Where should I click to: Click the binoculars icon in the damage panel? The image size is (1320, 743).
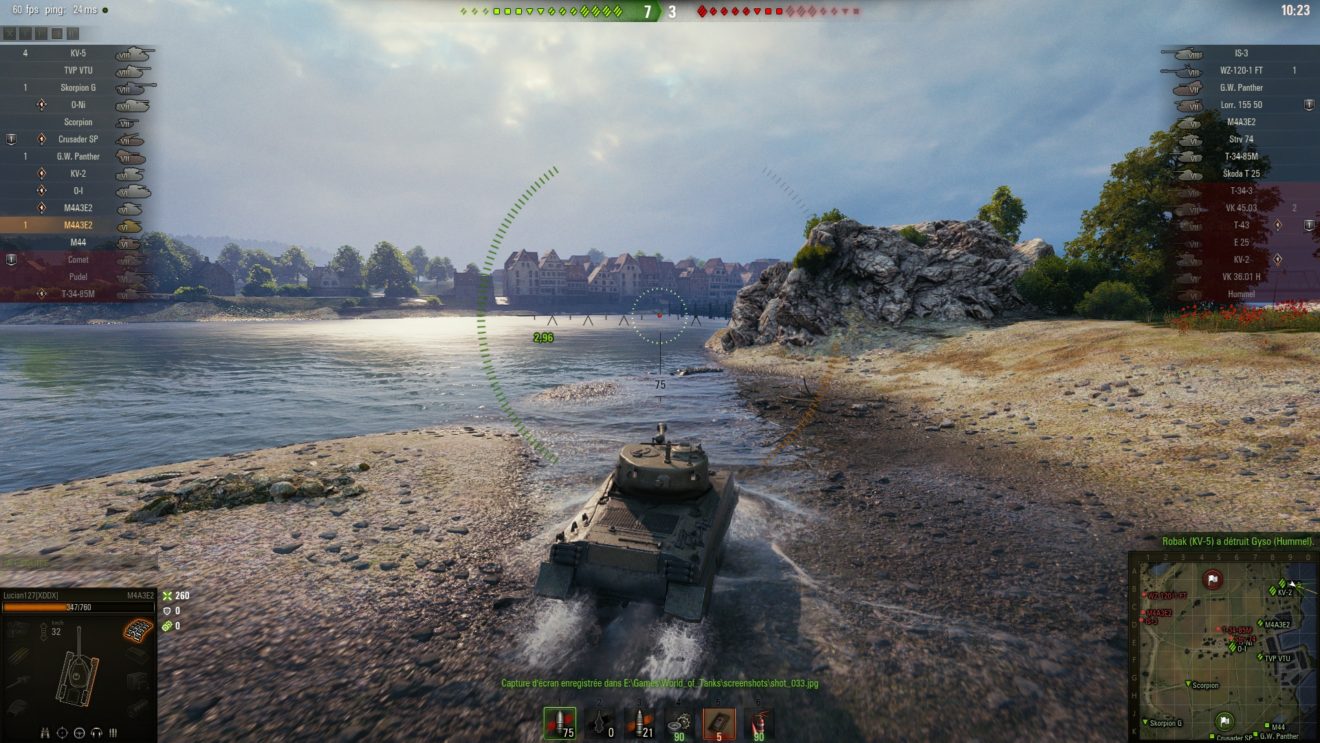tap(45, 732)
